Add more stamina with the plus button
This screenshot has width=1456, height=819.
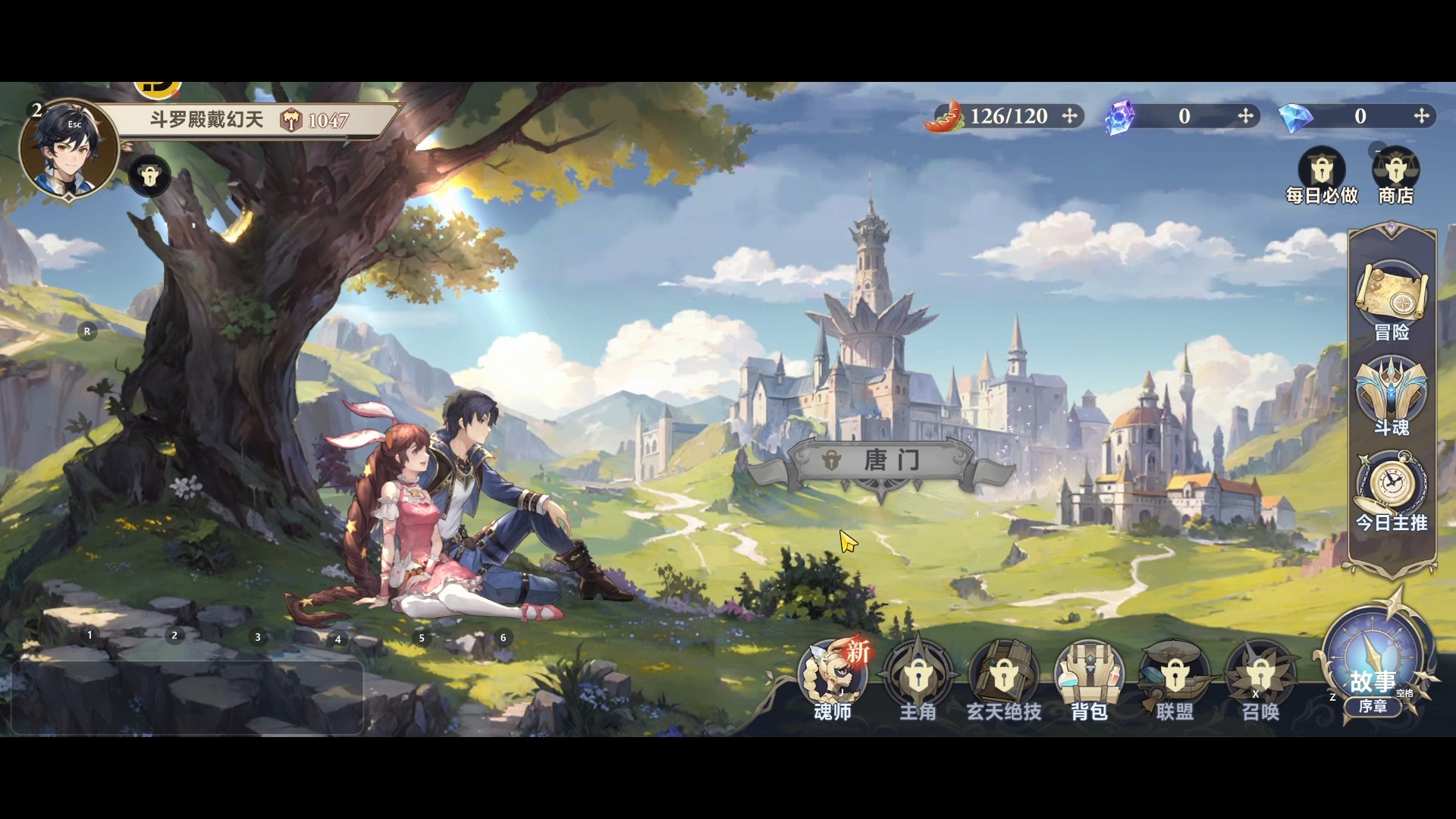(x=1069, y=116)
